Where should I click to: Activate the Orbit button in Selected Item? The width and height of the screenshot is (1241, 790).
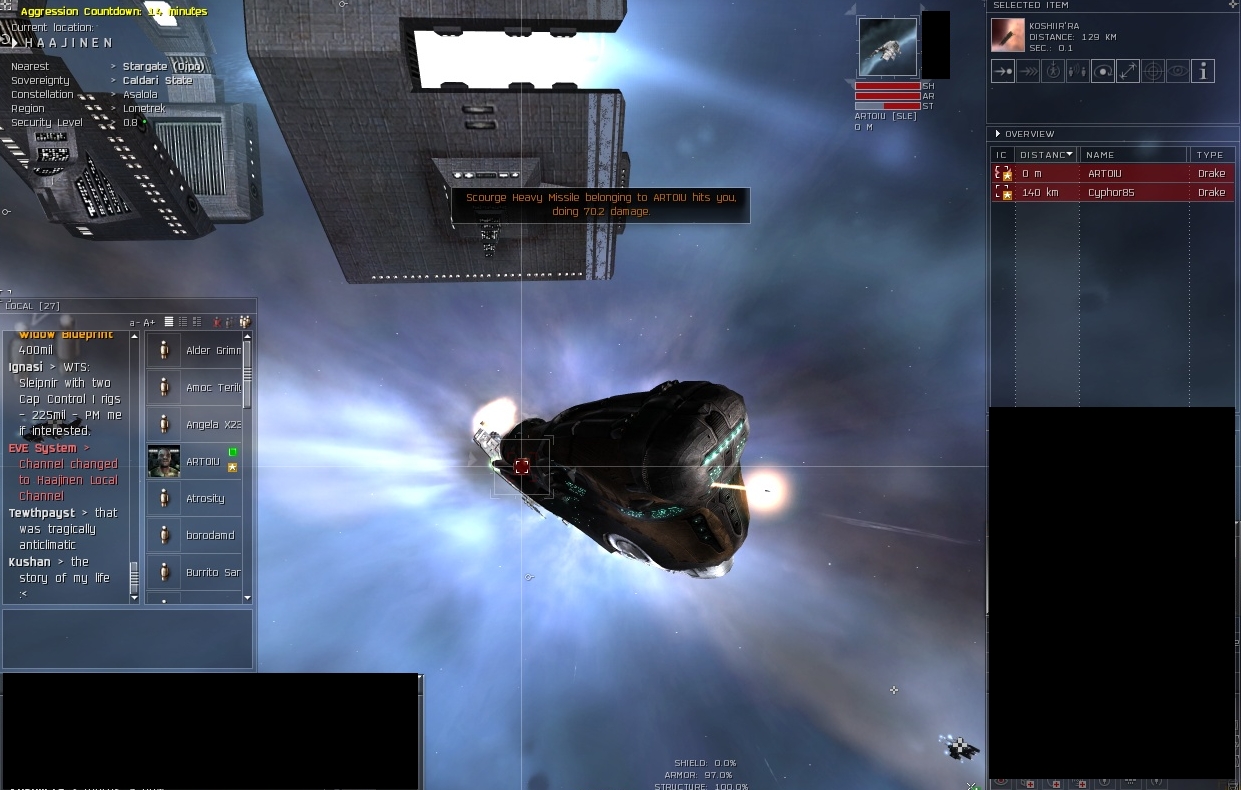(1103, 71)
